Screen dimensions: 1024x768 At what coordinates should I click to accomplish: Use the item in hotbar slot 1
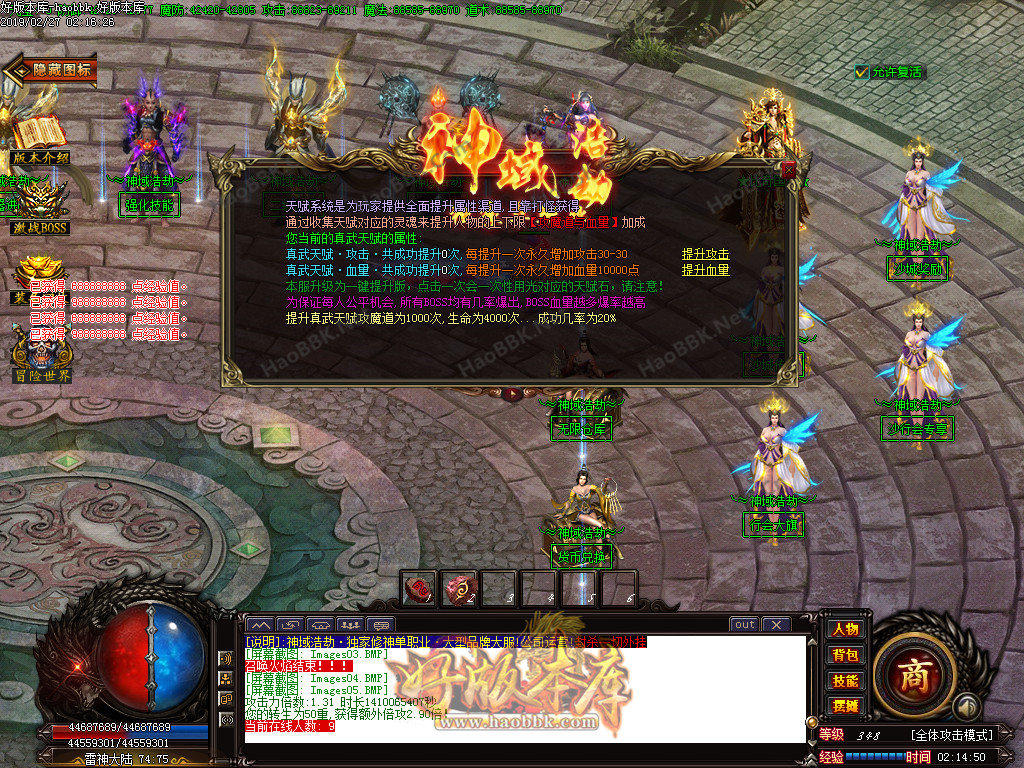point(419,588)
